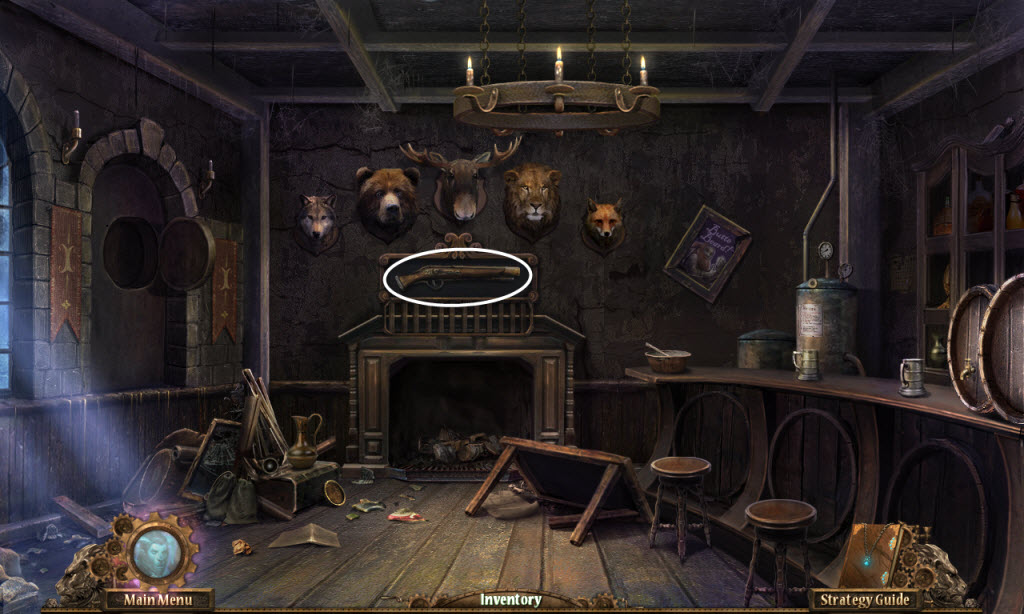Expand the Inventory bar

point(510,600)
